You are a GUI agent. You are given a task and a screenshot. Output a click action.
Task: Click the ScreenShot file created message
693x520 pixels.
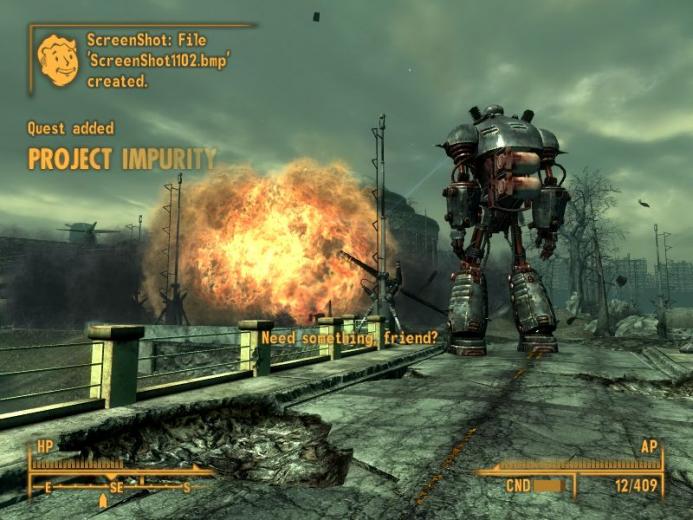tap(158, 60)
